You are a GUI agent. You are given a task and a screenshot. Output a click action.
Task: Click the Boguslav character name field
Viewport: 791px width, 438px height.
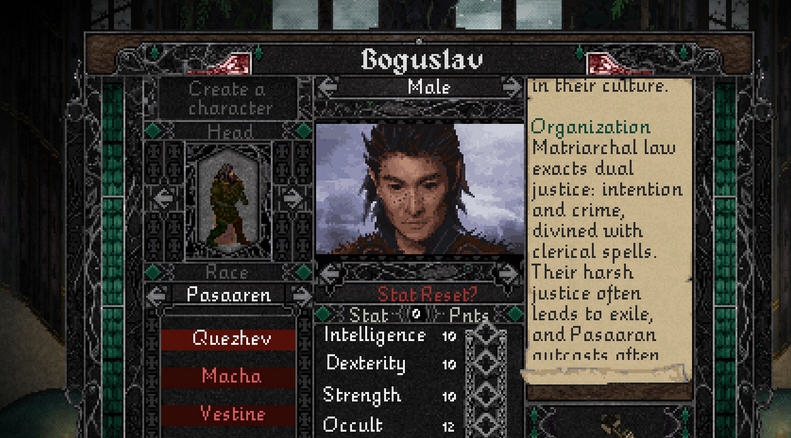point(421,59)
